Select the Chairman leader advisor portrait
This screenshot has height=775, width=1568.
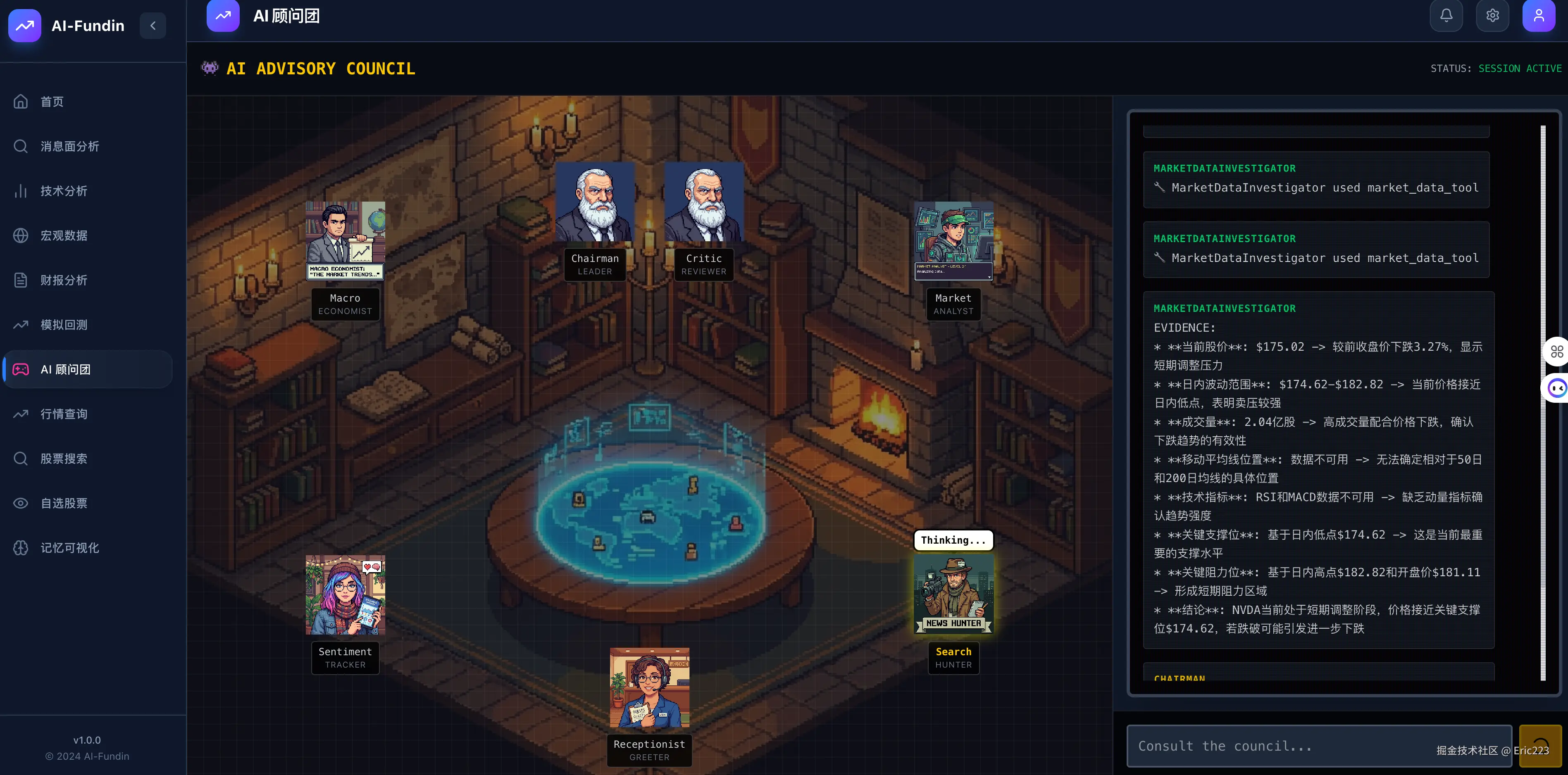click(x=594, y=202)
